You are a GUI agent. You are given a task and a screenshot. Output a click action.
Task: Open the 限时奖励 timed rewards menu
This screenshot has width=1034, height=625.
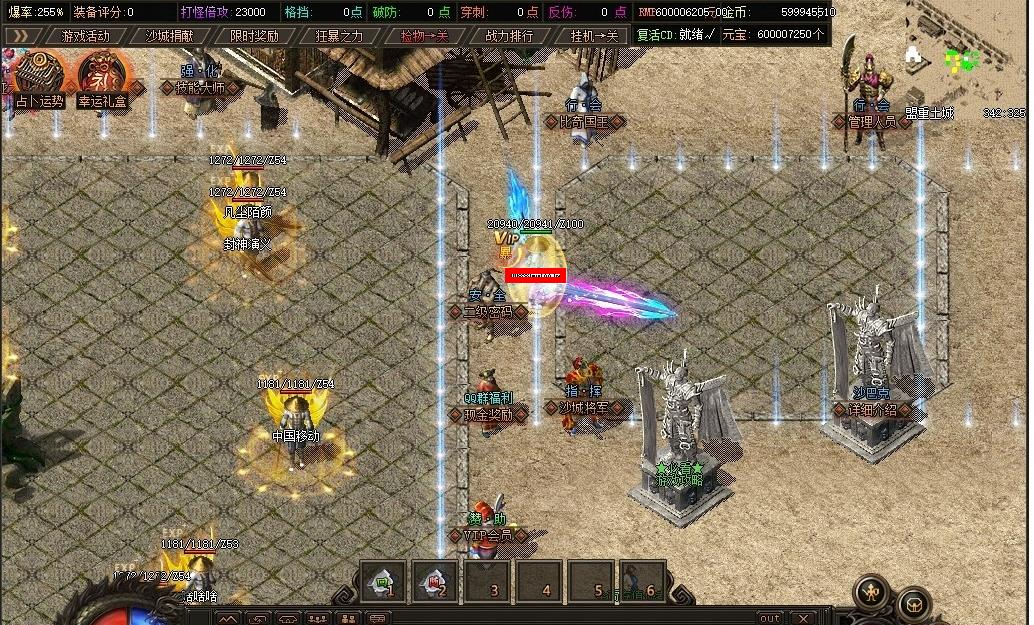pos(254,36)
